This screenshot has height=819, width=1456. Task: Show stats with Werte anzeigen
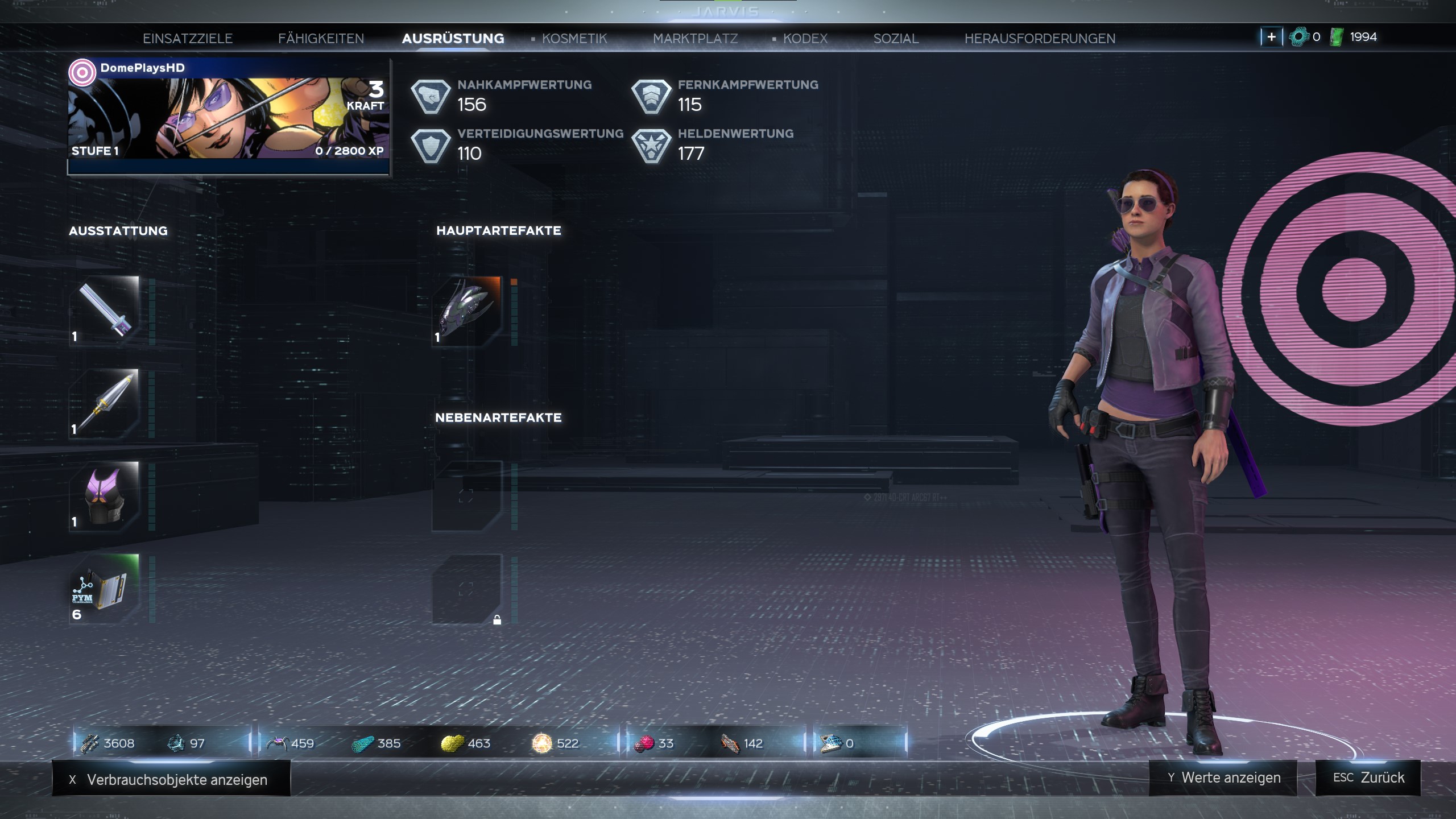pyautogui.click(x=1223, y=777)
